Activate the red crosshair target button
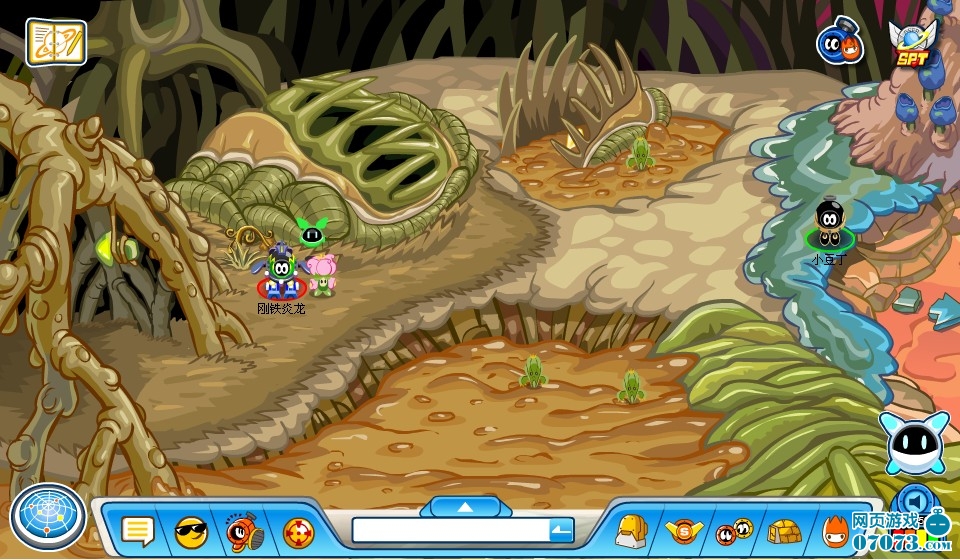 [x=298, y=530]
